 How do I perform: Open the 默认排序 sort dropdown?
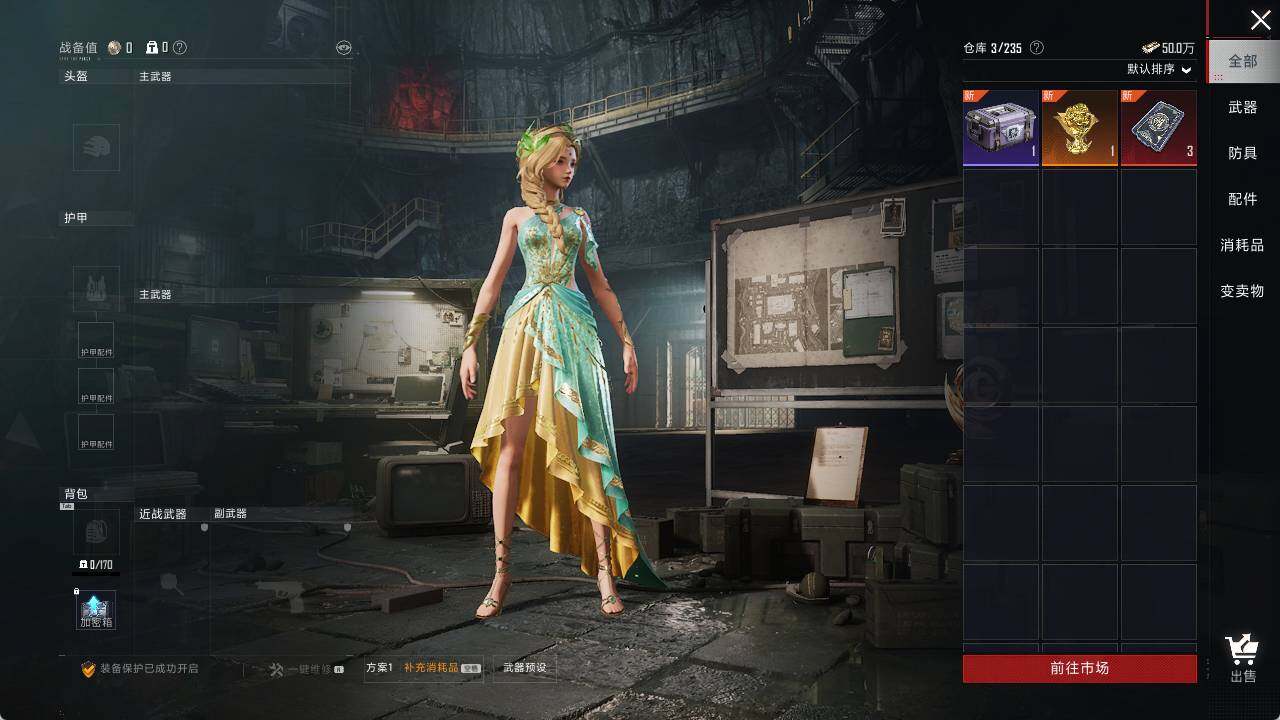coord(1160,69)
